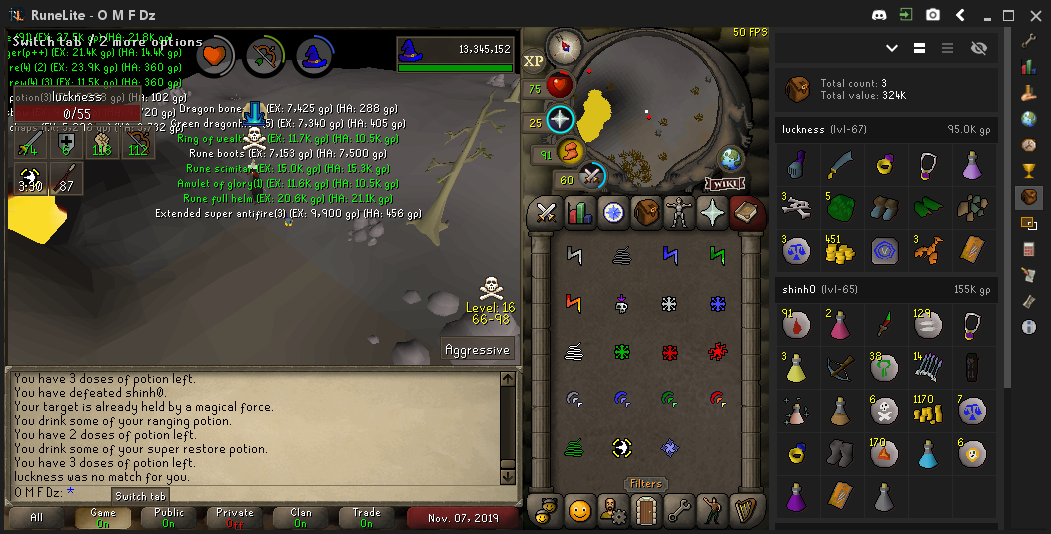Show the Worn Equipment tab

[x=680, y=212]
